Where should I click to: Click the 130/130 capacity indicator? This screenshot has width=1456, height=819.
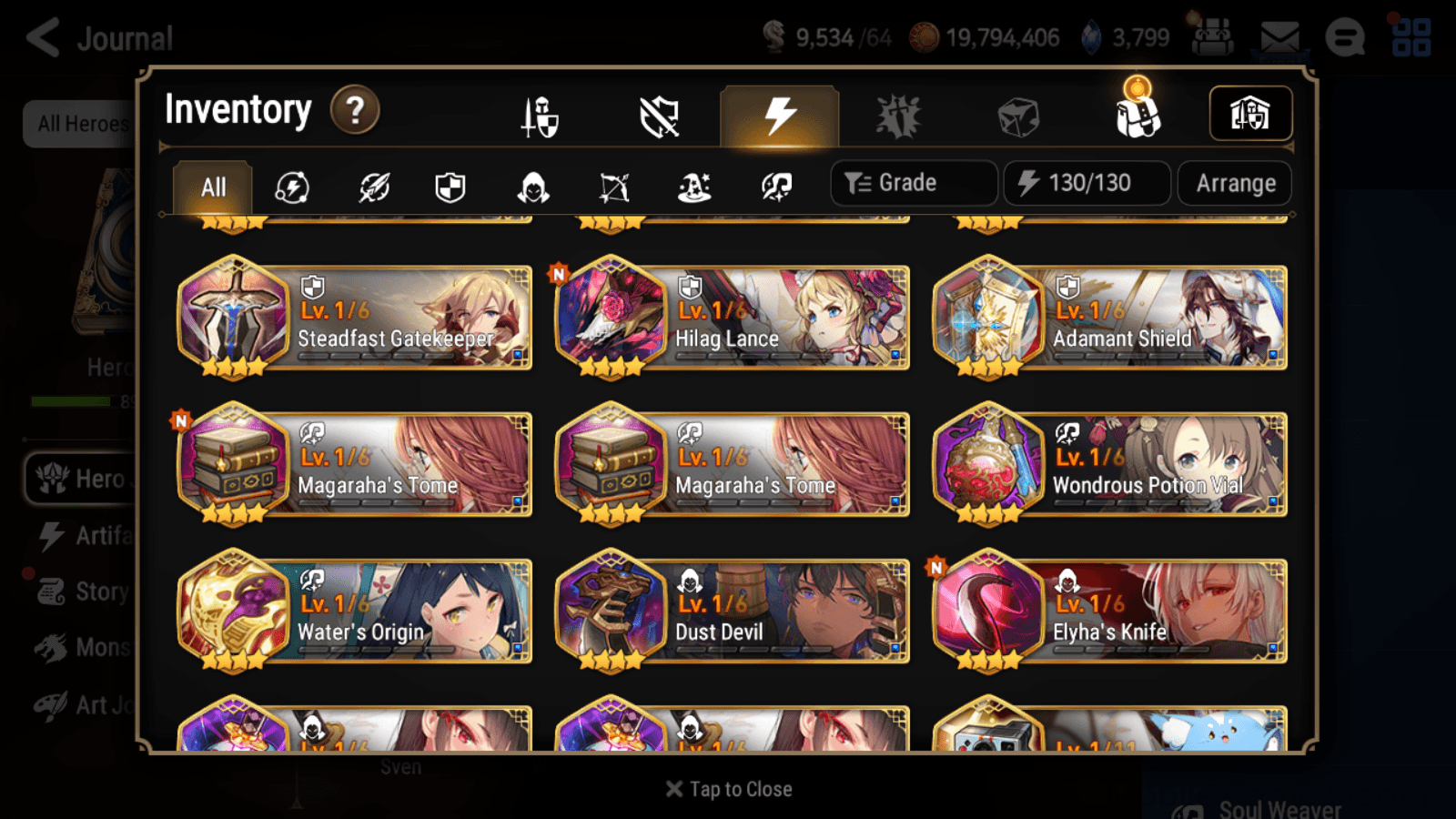tap(1087, 182)
